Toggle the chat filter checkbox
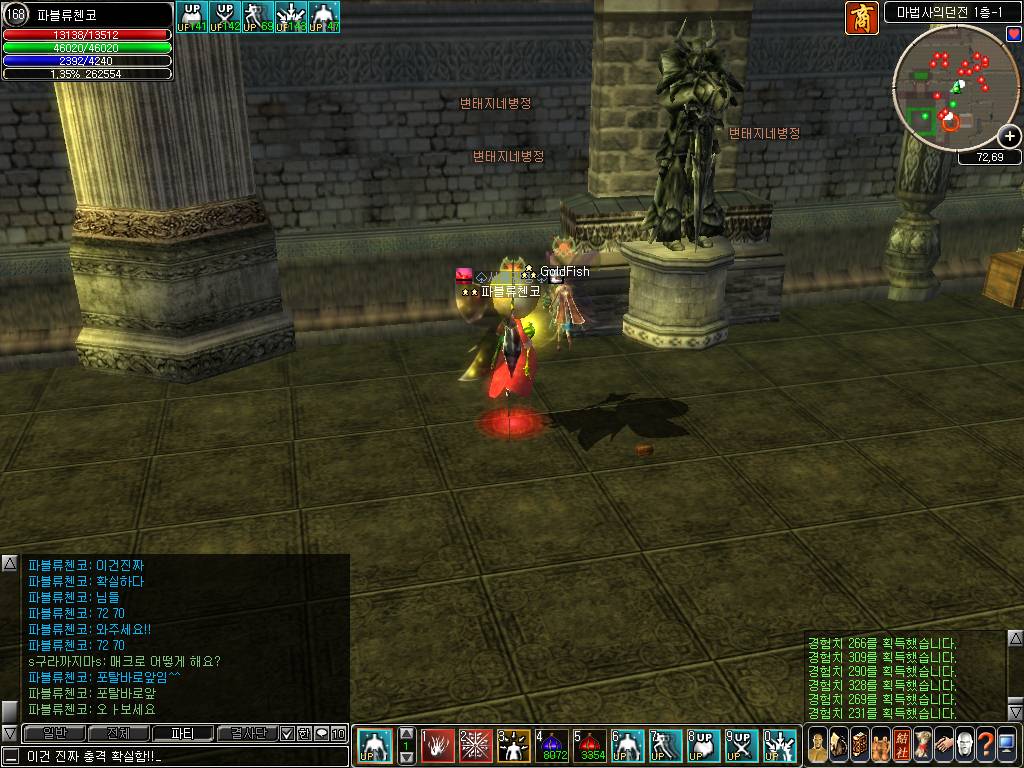 click(x=286, y=733)
